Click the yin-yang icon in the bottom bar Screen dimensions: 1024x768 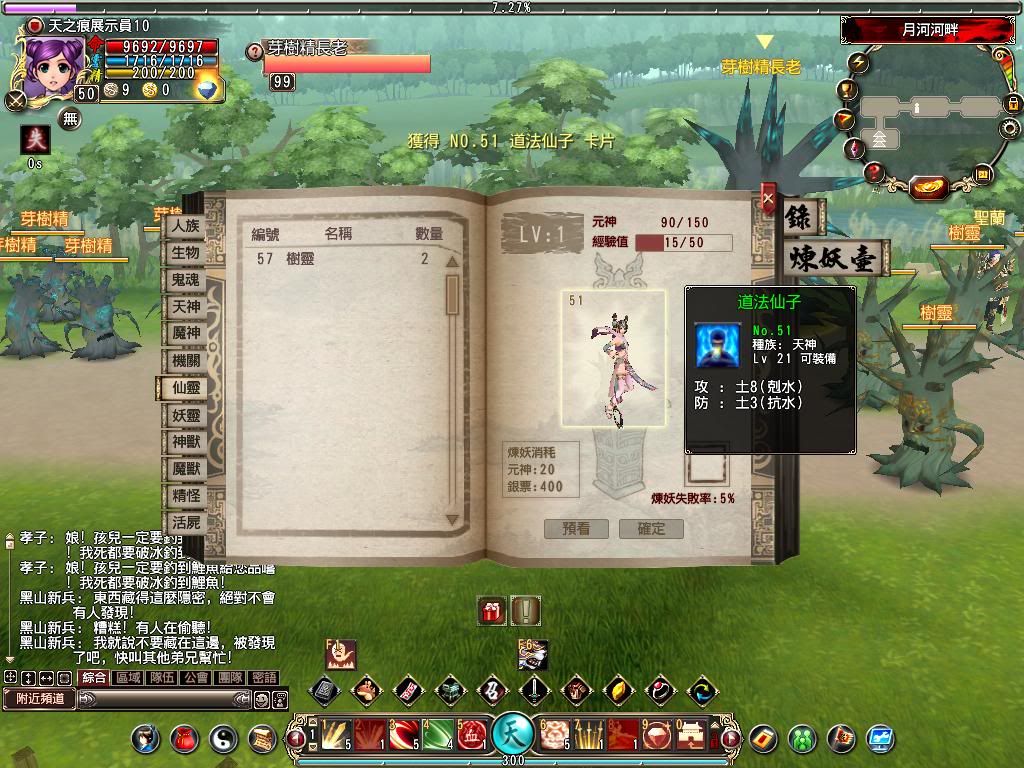point(223,738)
